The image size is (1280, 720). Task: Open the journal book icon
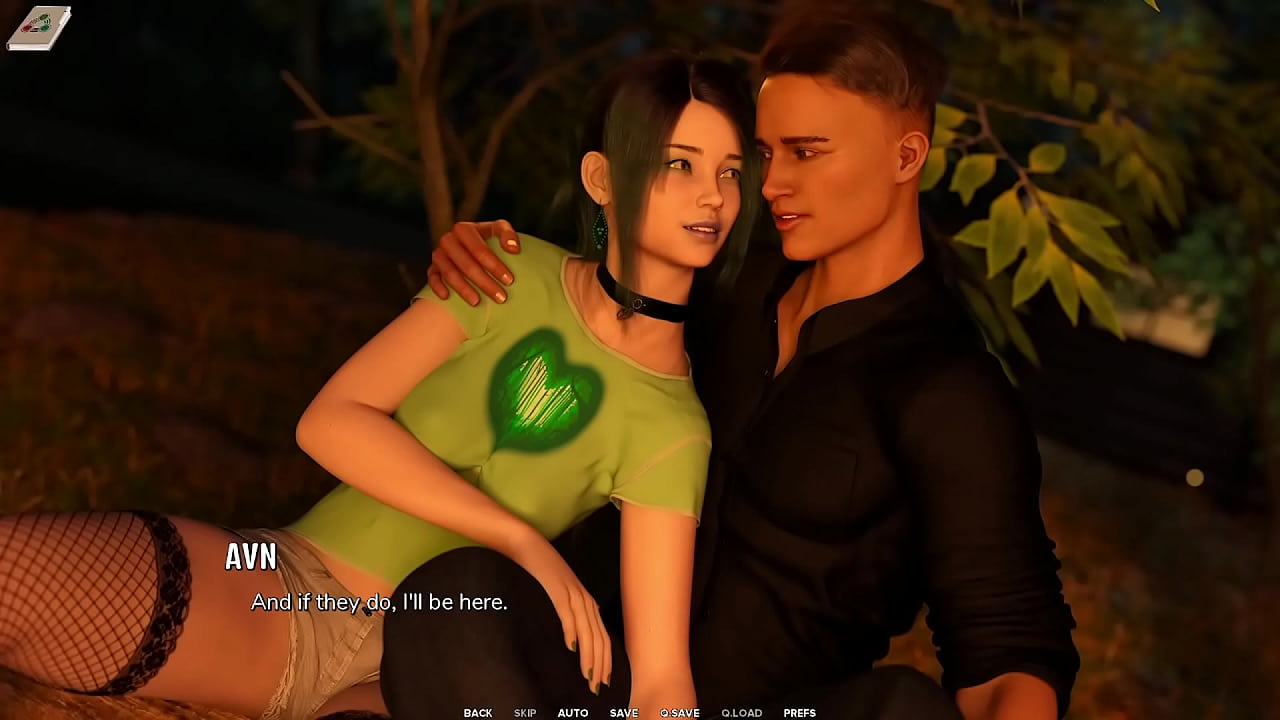[39, 27]
